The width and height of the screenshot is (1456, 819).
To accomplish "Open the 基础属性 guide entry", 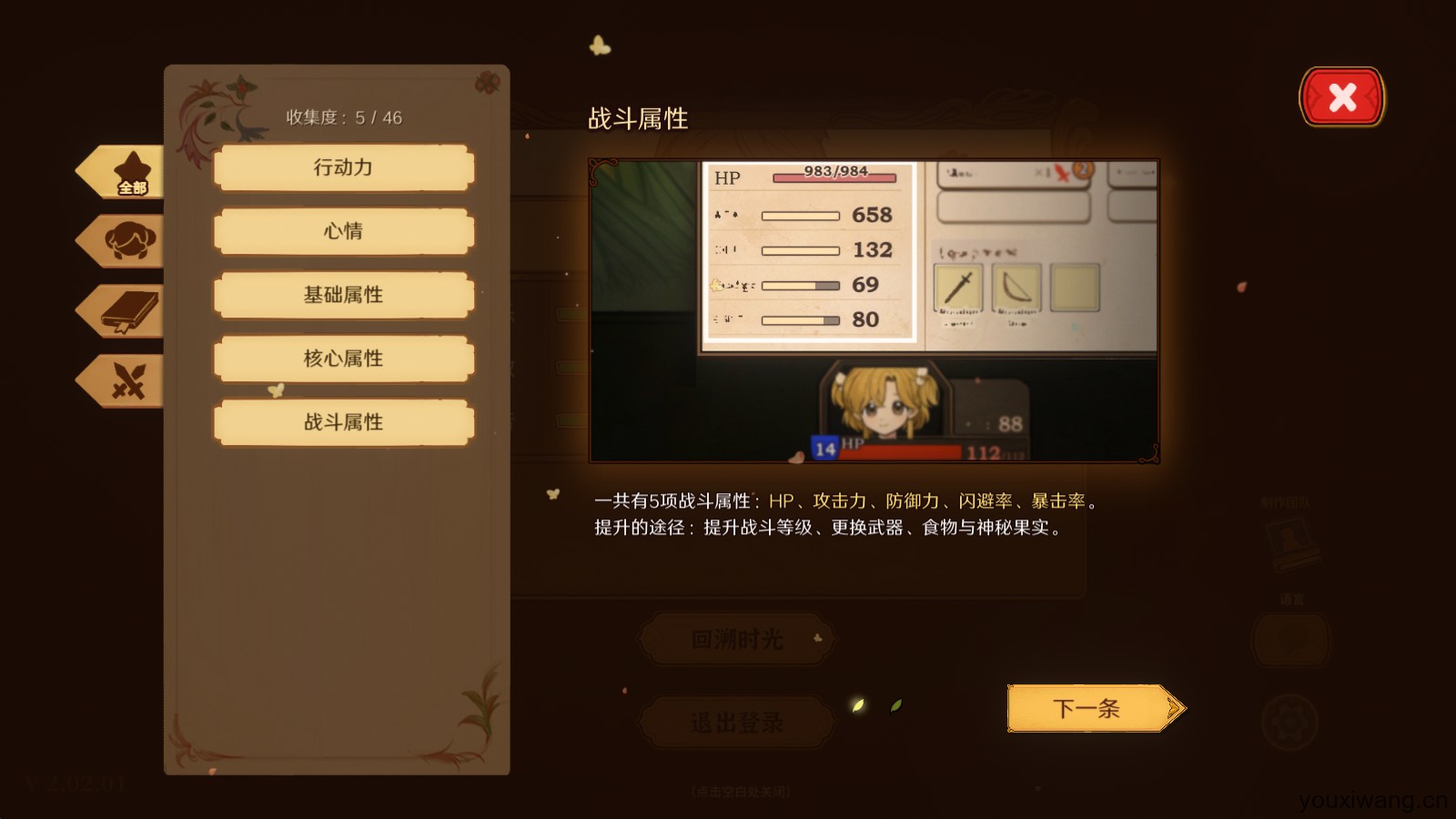I will (343, 295).
